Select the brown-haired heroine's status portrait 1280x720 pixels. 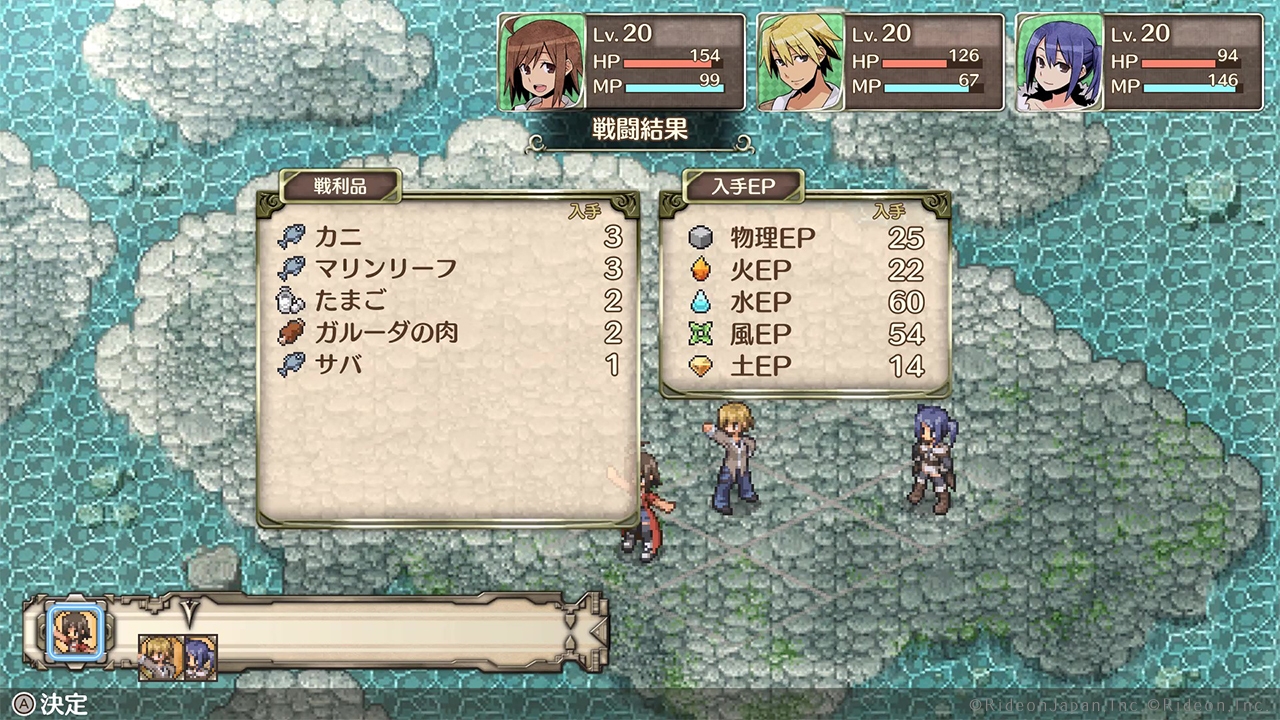point(540,62)
